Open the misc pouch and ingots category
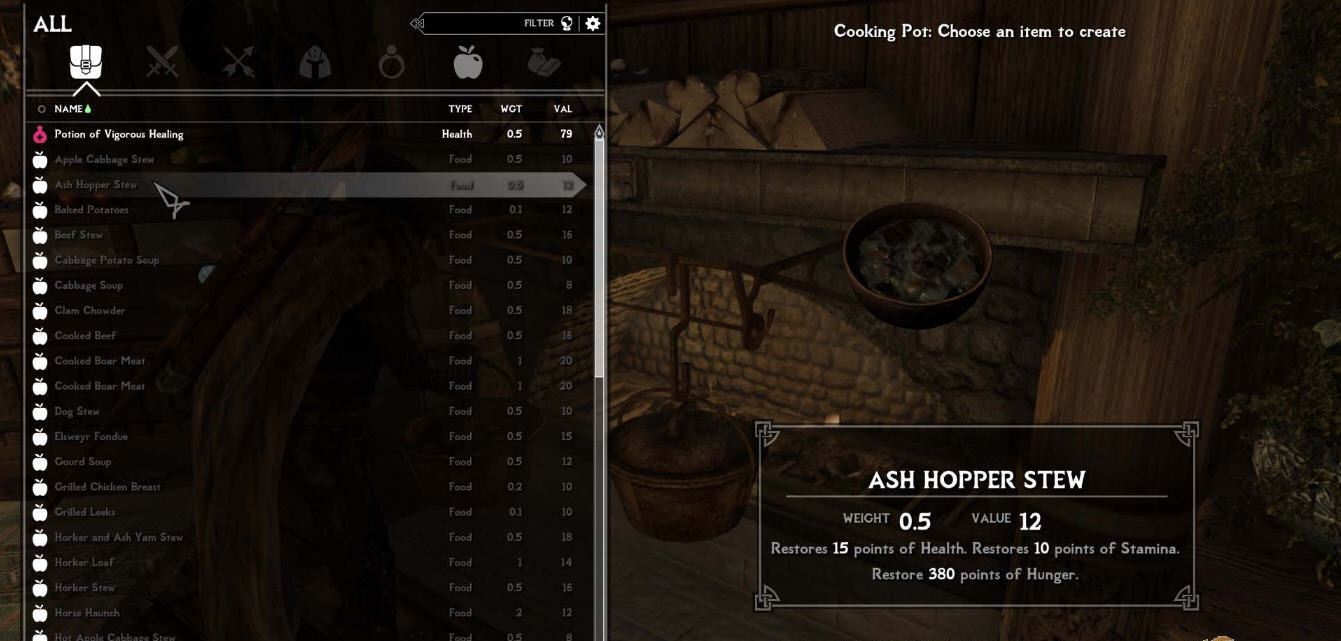This screenshot has width=1341, height=641. 544,63
